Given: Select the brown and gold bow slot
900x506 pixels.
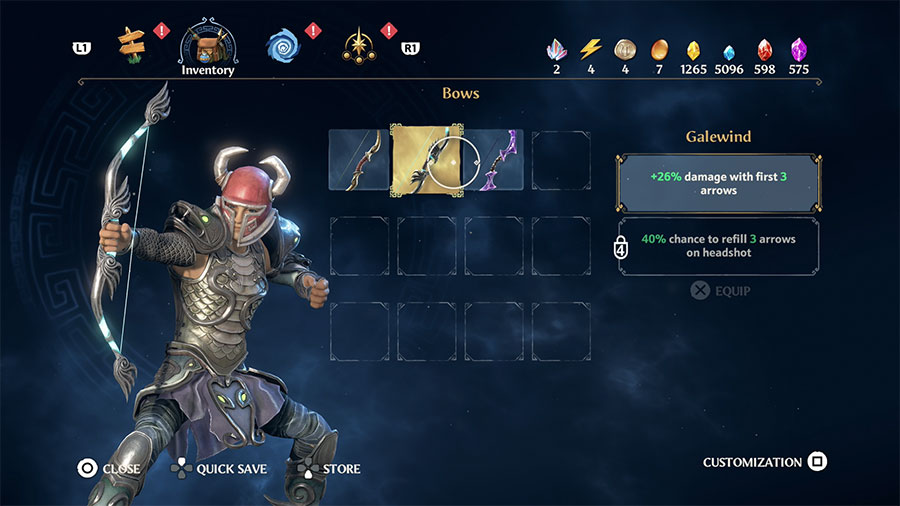Looking at the screenshot, I should [359, 159].
